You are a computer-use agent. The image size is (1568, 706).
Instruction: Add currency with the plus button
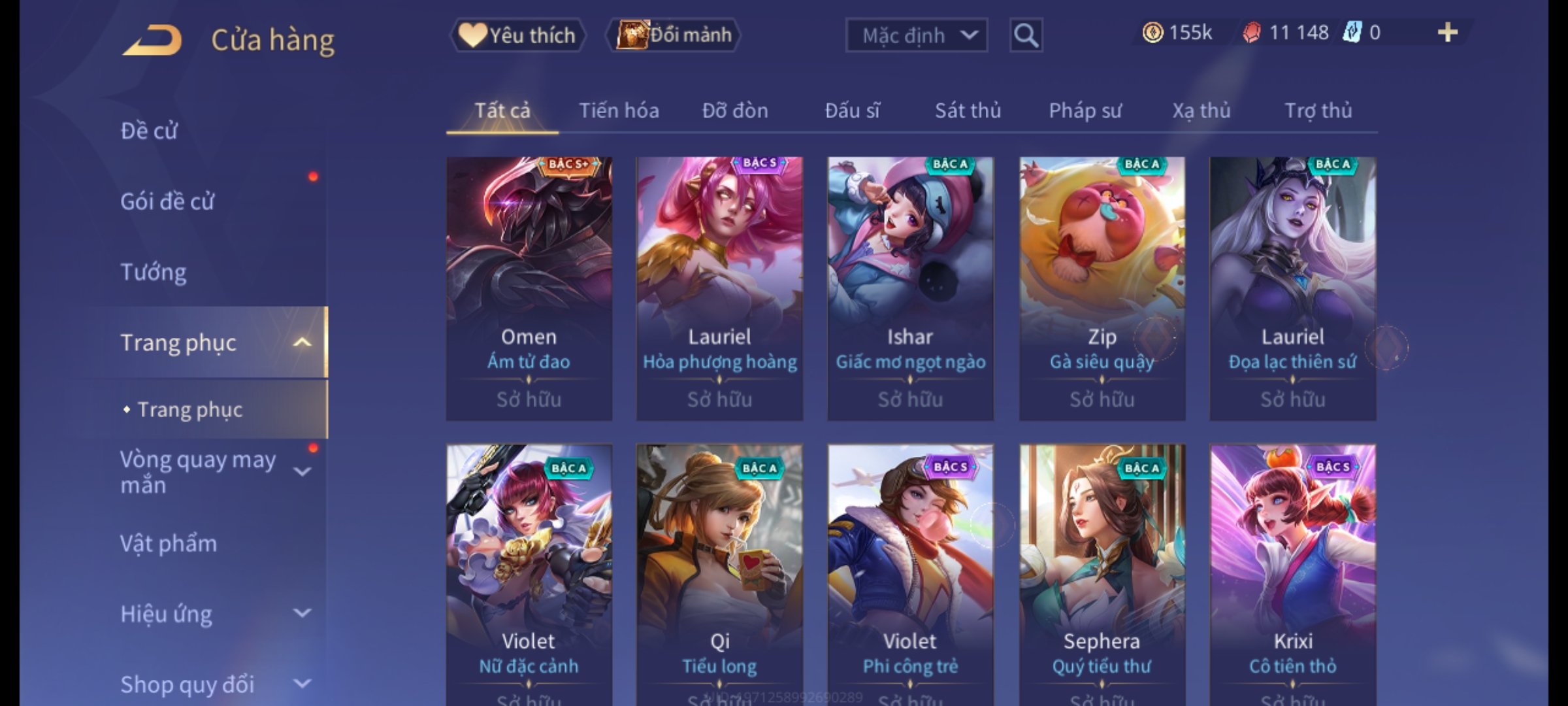click(x=1448, y=33)
